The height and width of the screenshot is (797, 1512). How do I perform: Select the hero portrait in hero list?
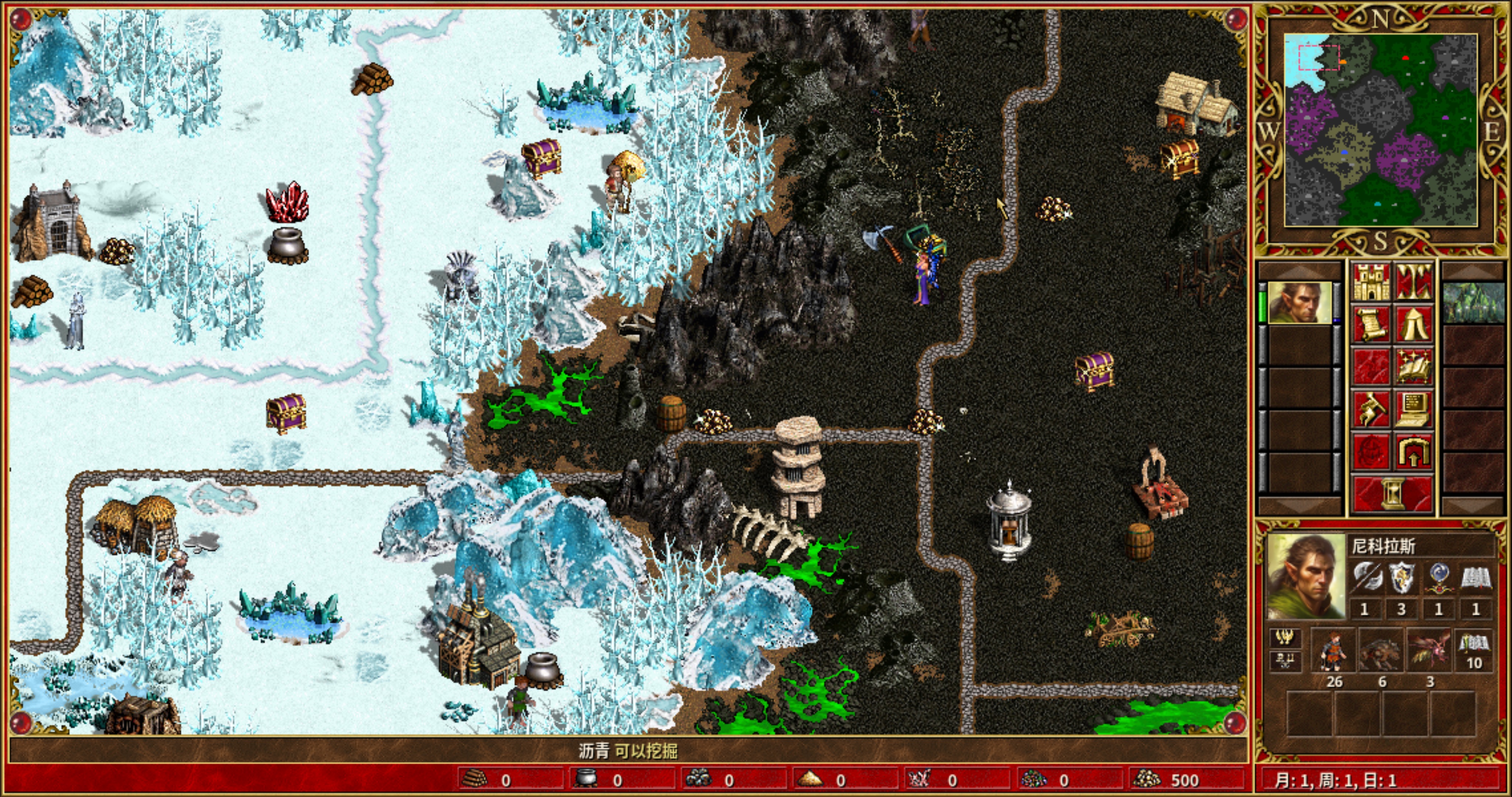point(1299,303)
